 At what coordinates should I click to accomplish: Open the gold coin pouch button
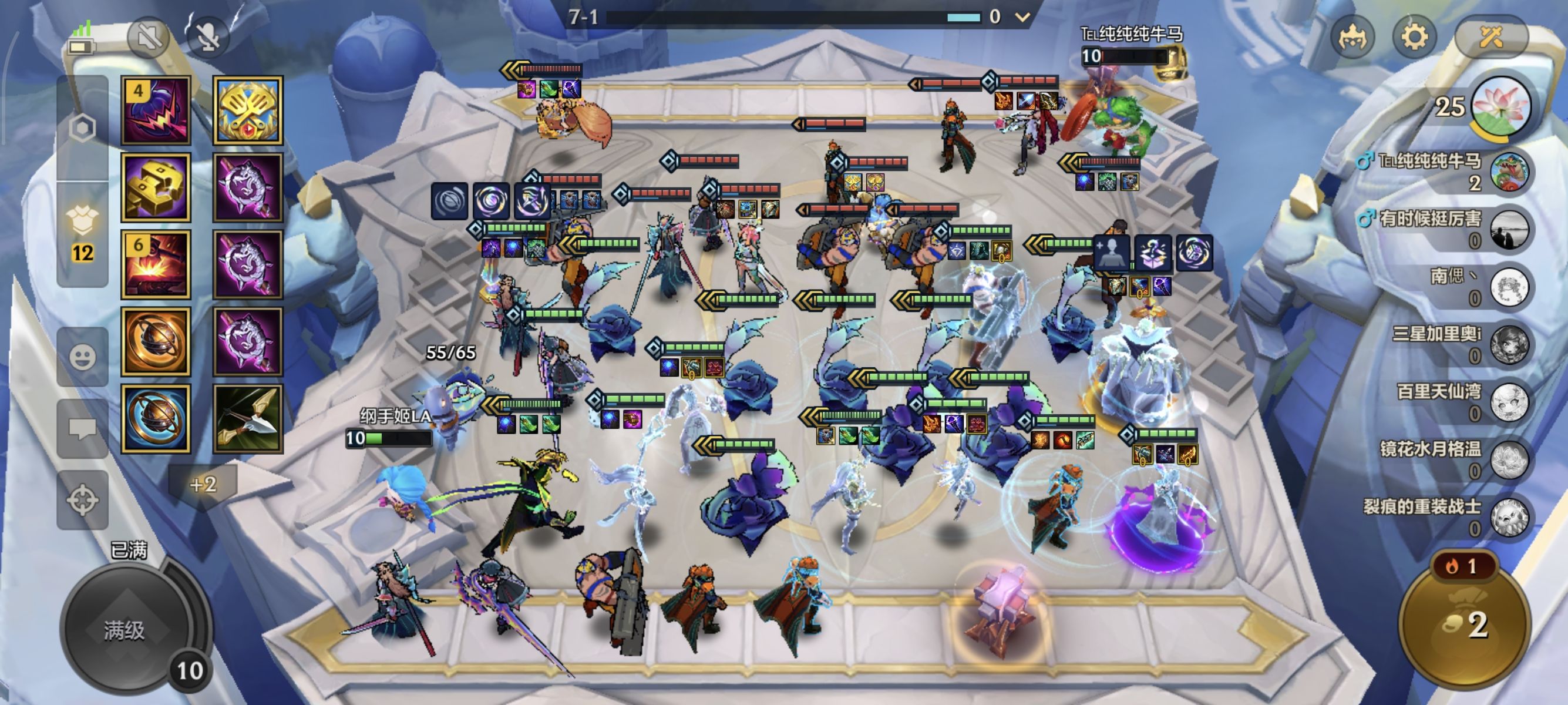pos(1465,623)
